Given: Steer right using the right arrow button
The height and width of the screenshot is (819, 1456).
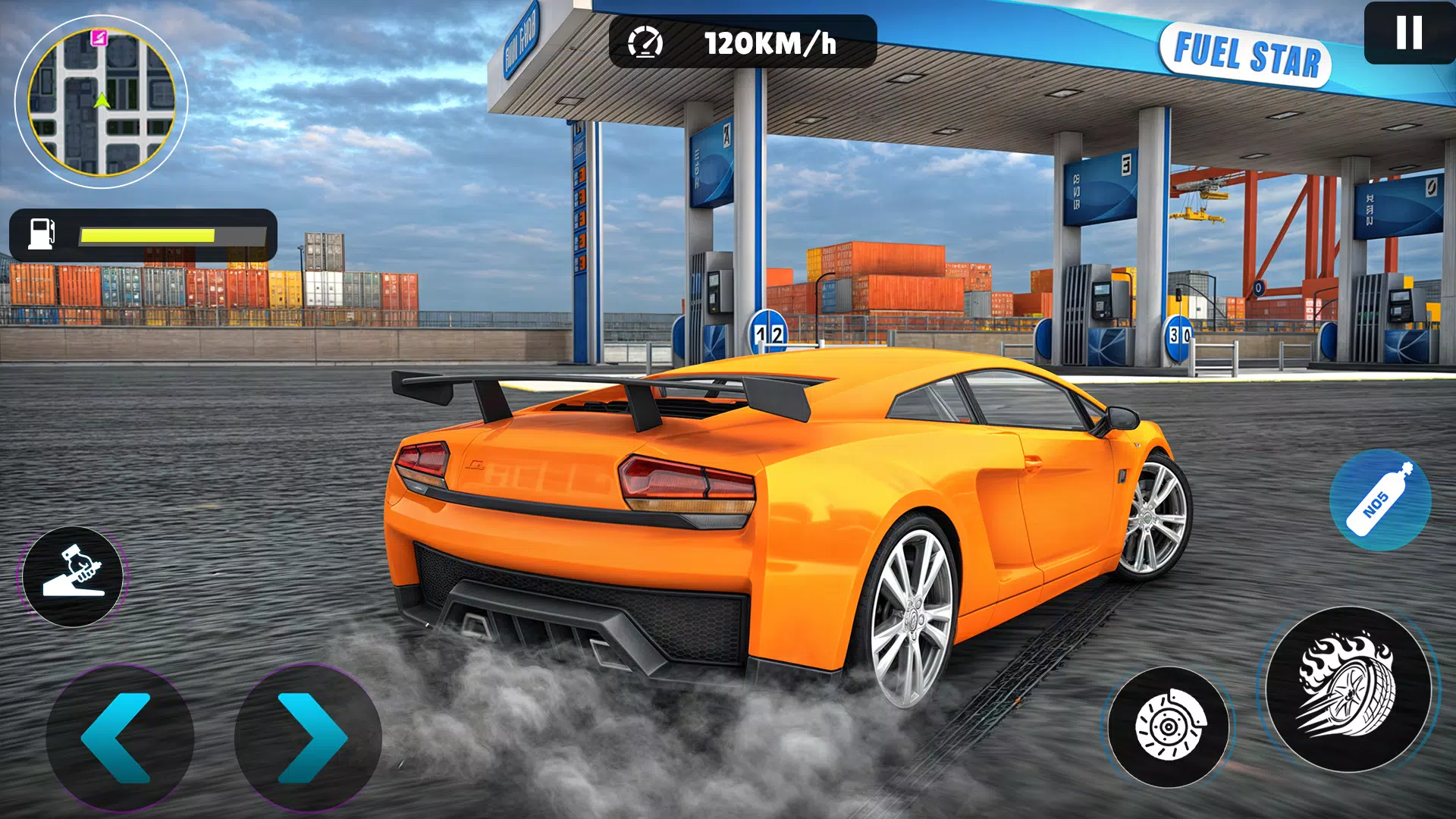Looking at the screenshot, I should [306, 734].
